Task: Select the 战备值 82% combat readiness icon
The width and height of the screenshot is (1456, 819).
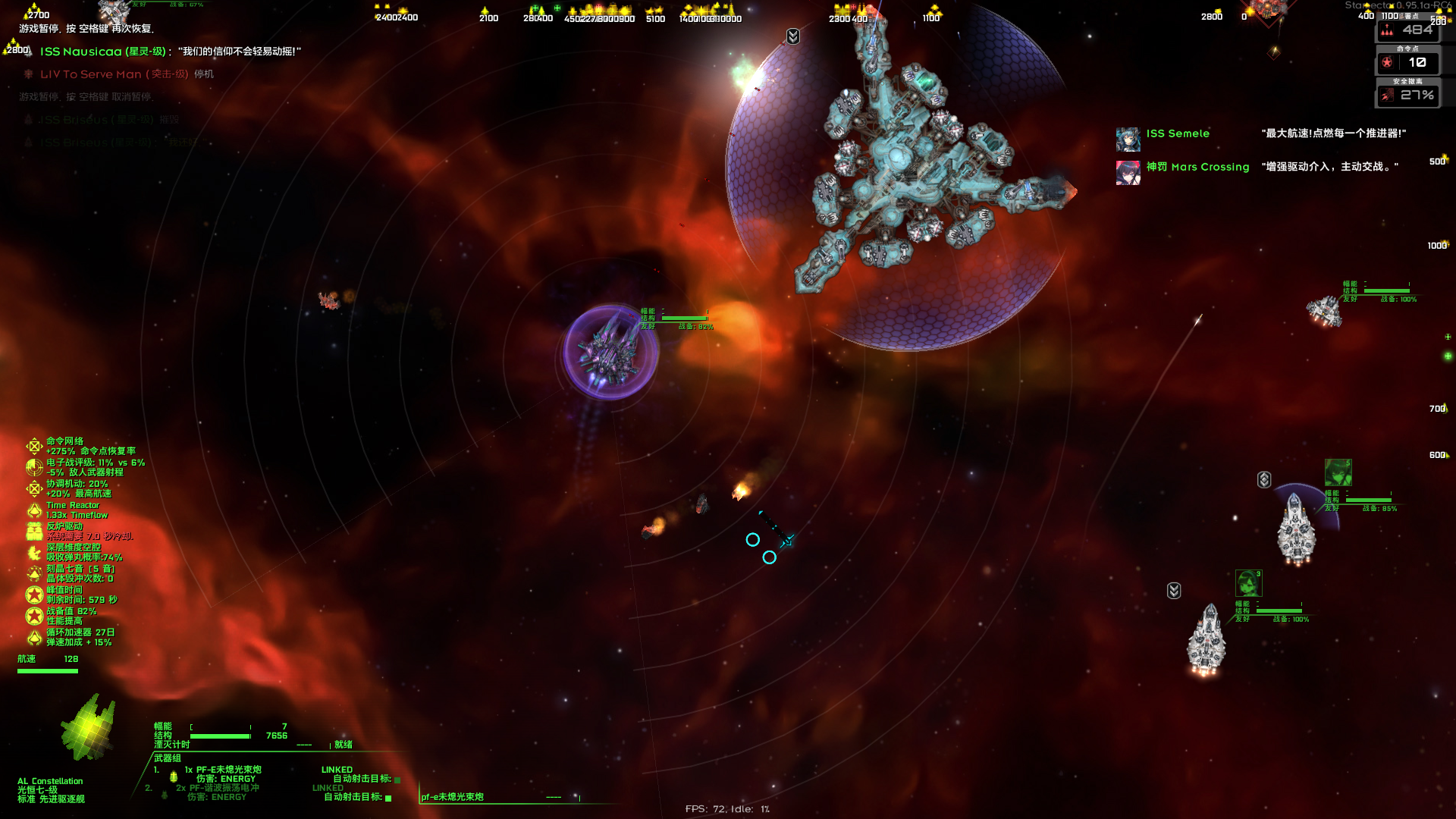Action: click(x=34, y=616)
